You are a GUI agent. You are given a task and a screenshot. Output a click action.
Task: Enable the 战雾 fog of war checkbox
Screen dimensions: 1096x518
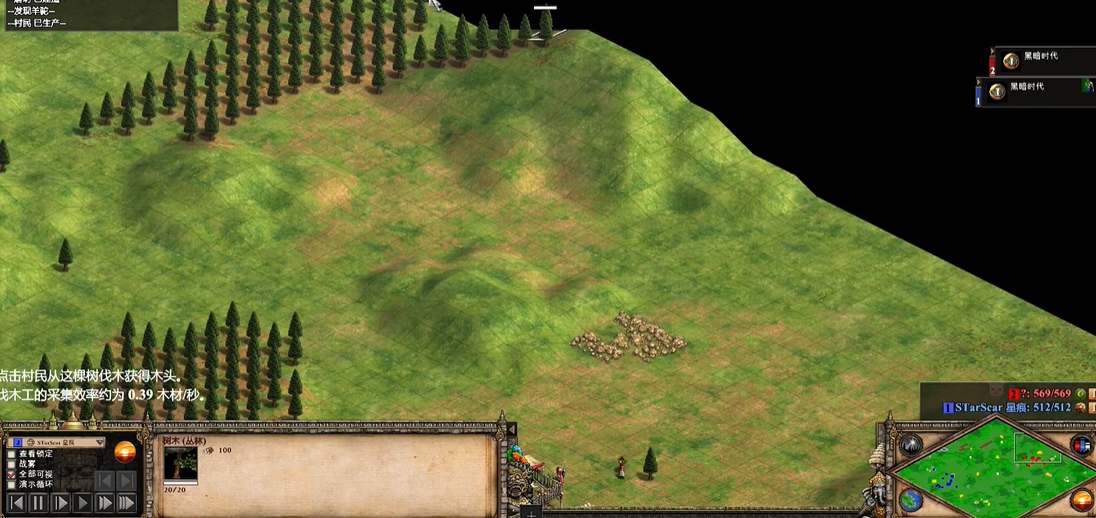pyautogui.click(x=12, y=464)
